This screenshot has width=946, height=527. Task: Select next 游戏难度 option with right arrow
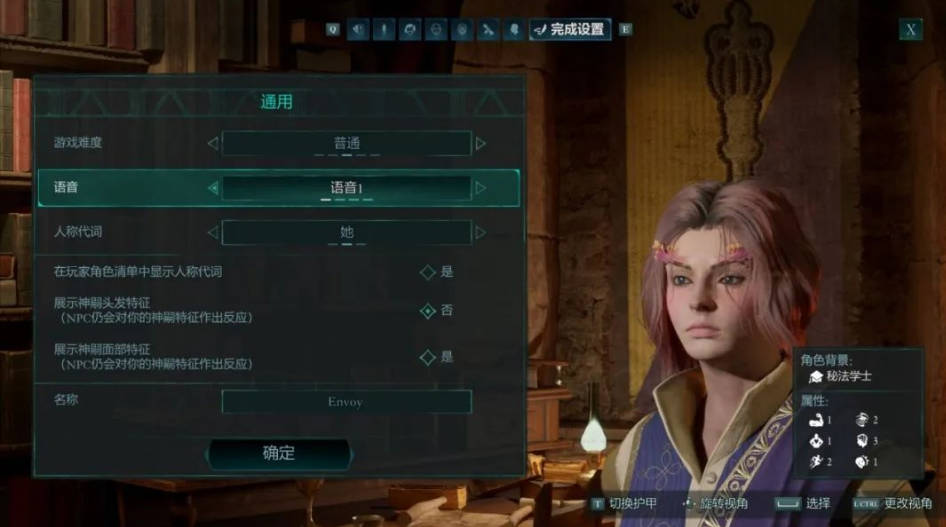pyautogui.click(x=481, y=143)
